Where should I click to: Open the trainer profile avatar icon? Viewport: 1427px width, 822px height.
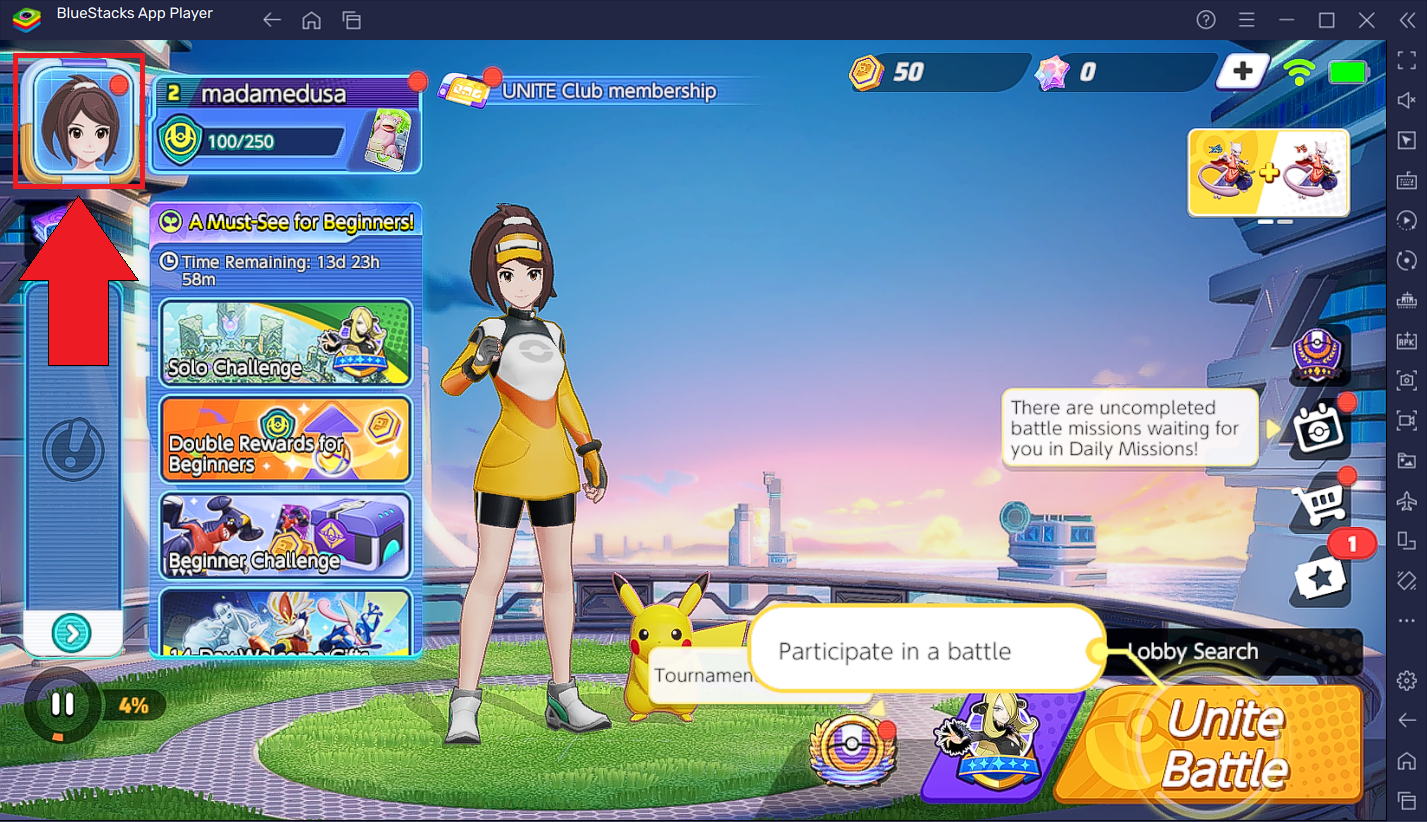(x=78, y=120)
